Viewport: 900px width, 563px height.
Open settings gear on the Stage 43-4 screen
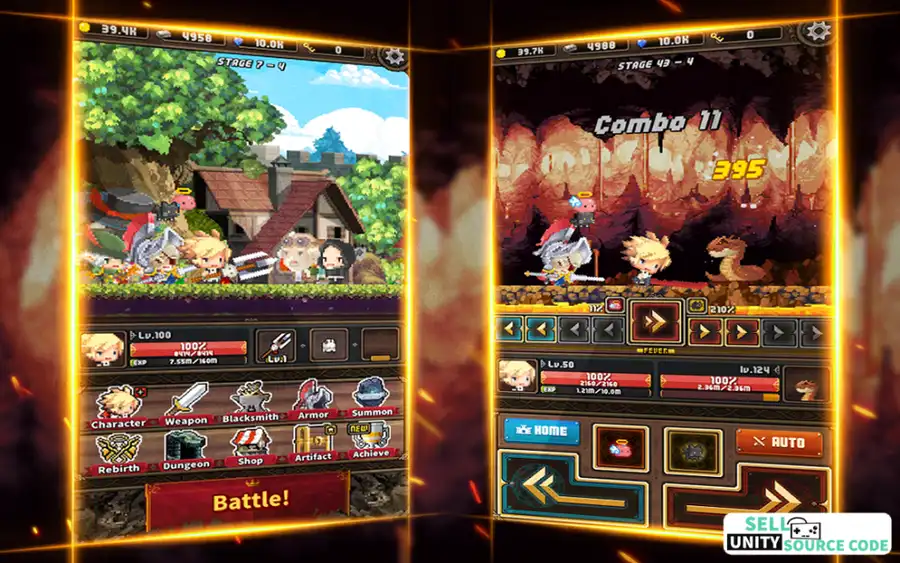tap(820, 32)
